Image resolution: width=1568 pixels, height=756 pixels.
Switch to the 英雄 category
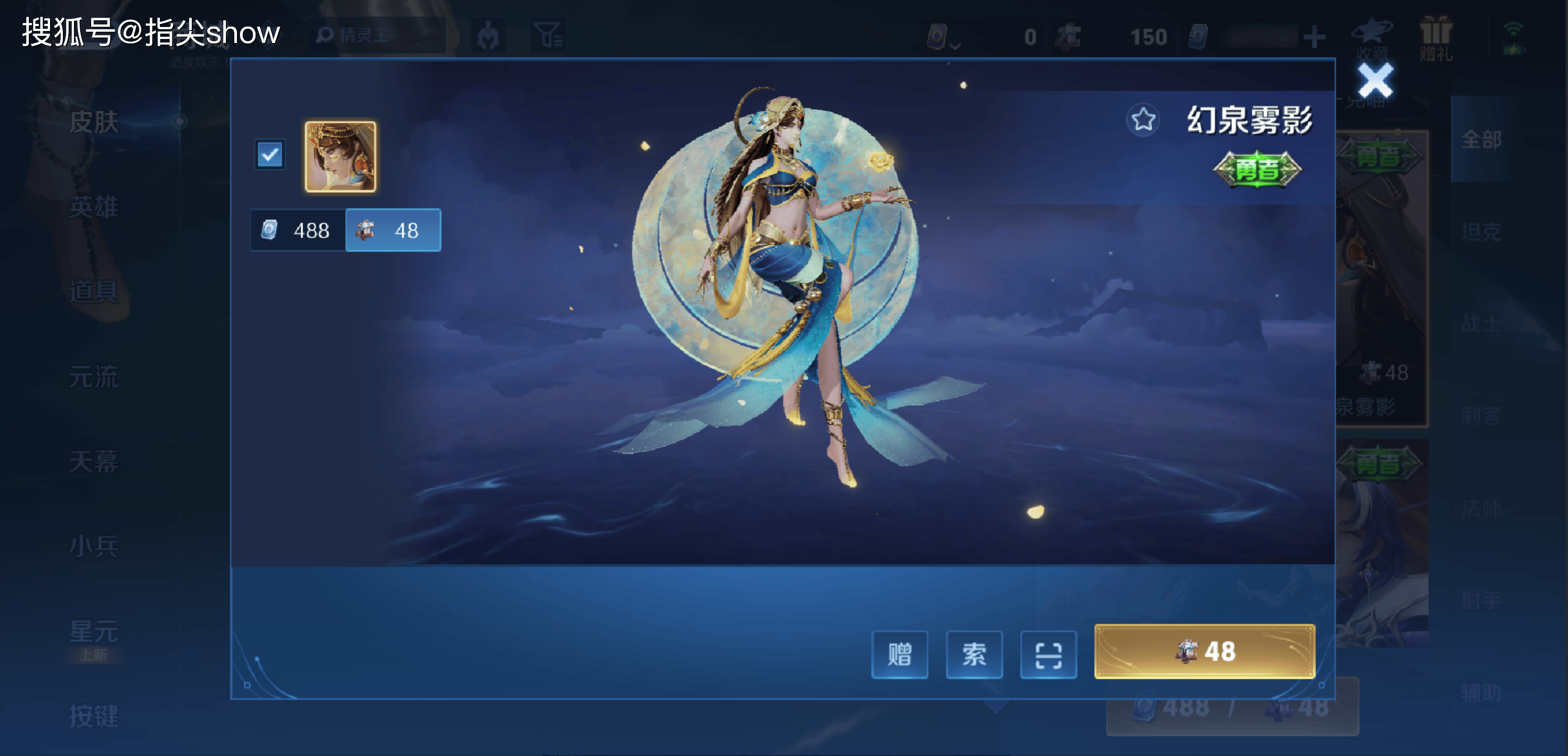coord(94,207)
